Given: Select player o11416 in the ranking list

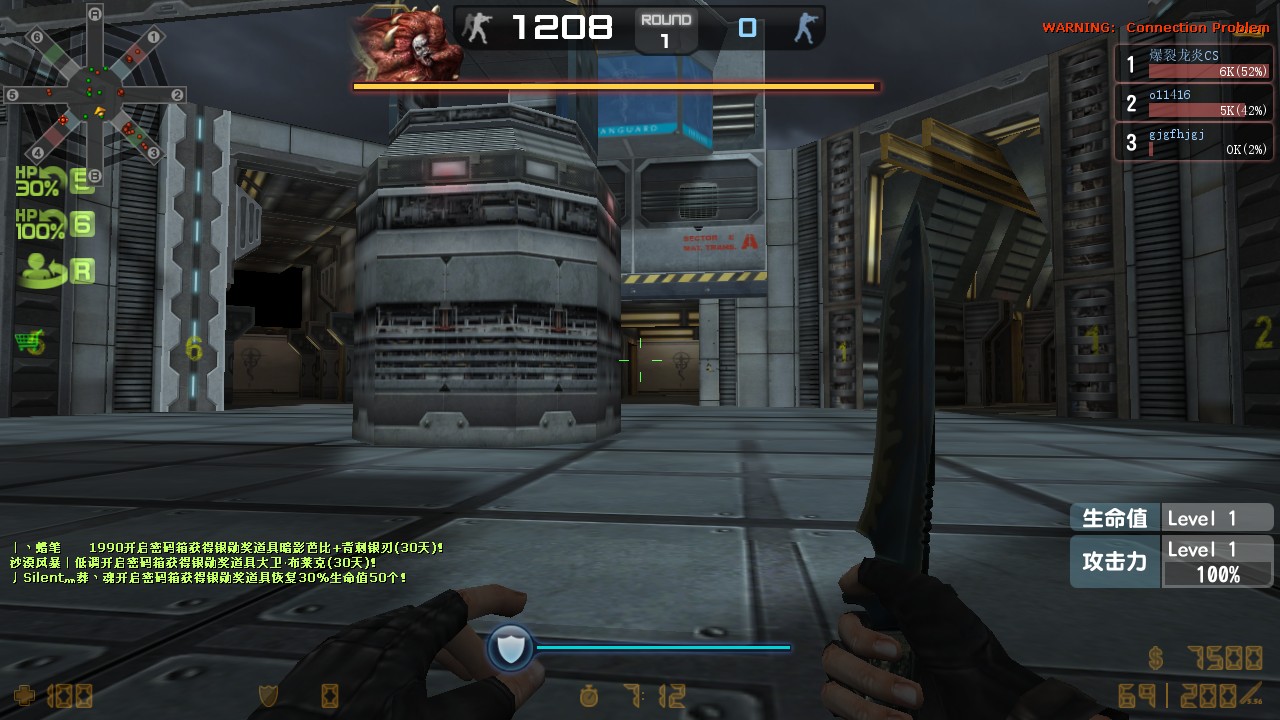Looking at the screenshot, I should [x=1194, y=103].
